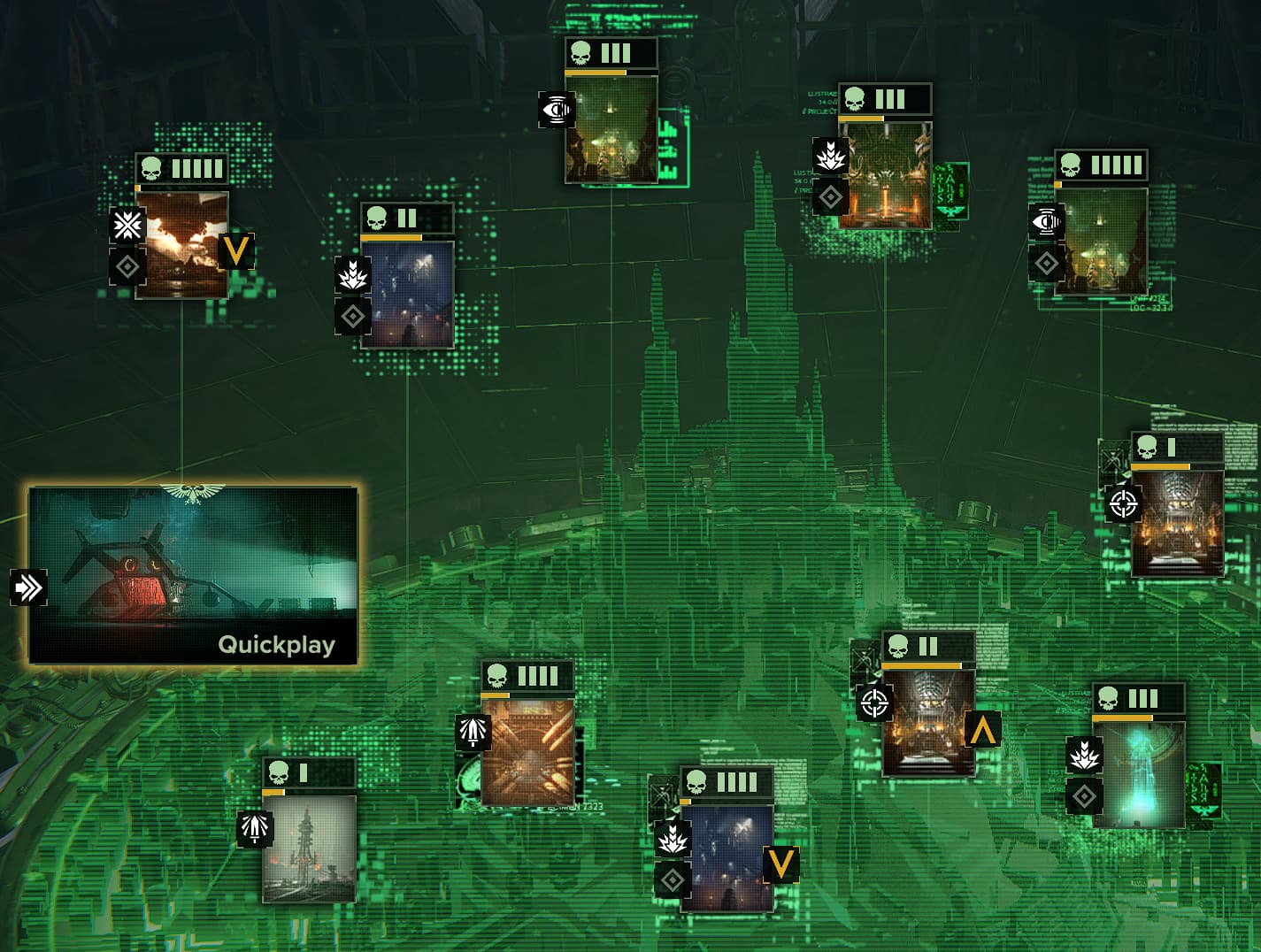Choose the two-skull mission with blue night scene

point(407,294)
